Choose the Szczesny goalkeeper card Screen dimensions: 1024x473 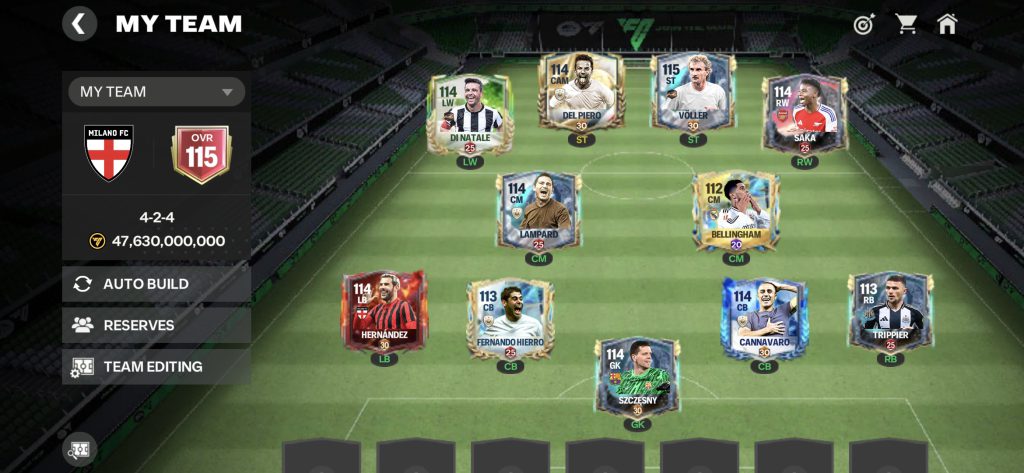click(x=637, y=377)
